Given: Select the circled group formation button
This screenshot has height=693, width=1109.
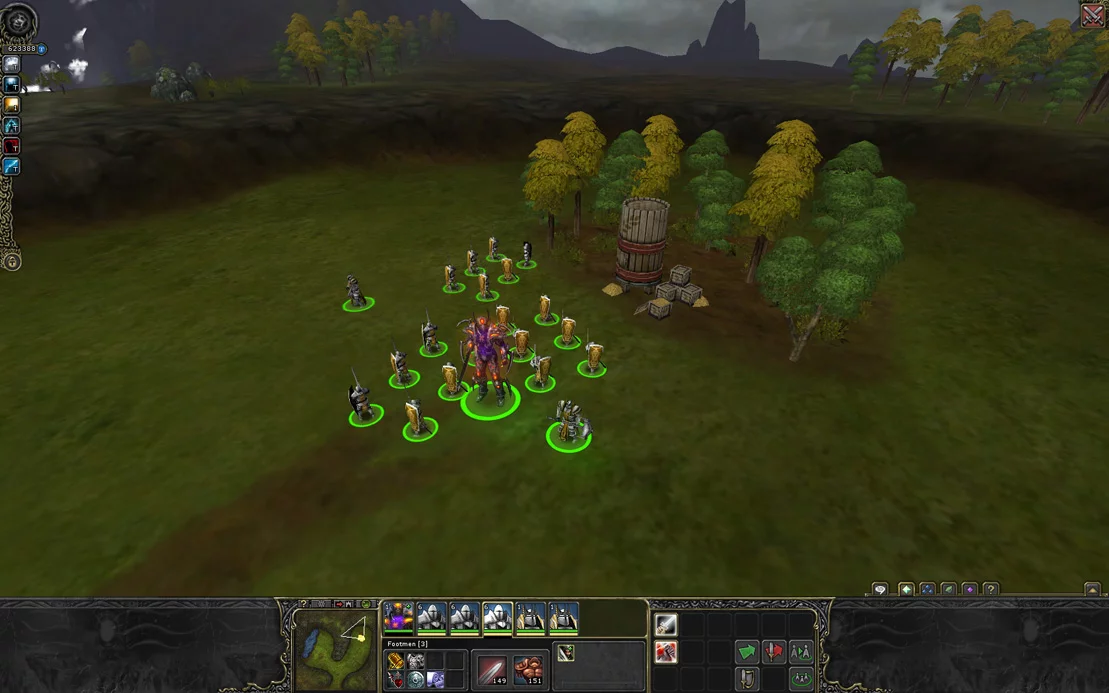Looking at the screenshot, I should [x=801, y=679].
